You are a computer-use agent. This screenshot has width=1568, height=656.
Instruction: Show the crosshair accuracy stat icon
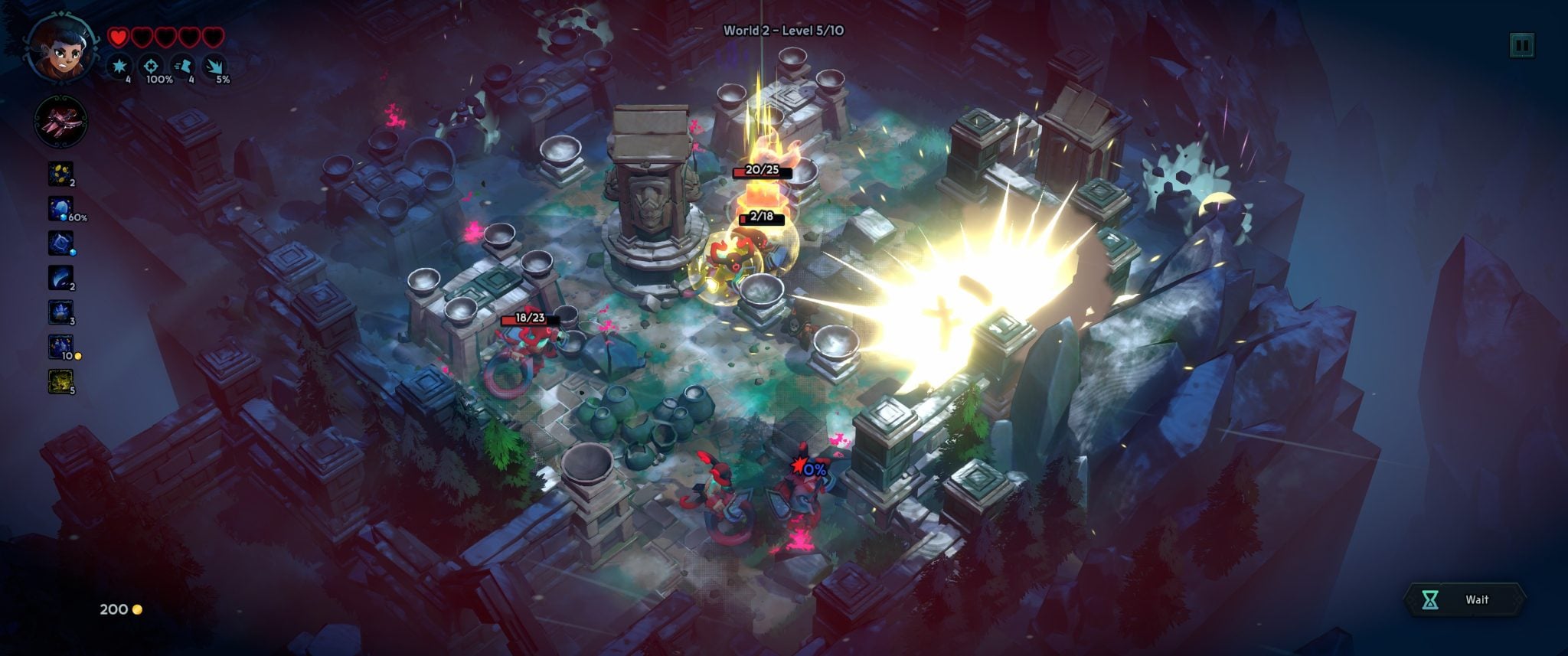coord(151,67)
